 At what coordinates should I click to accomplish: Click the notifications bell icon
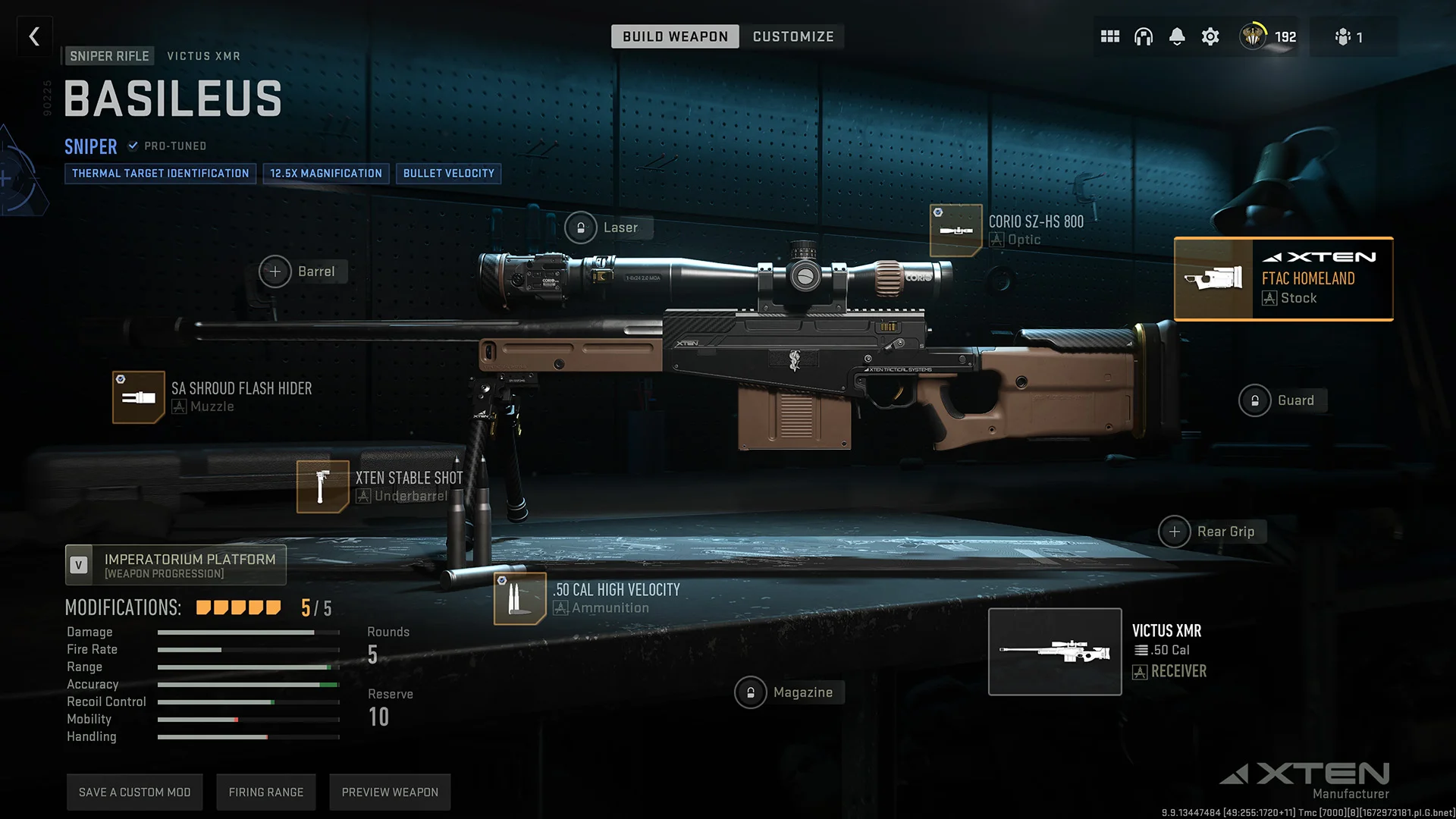click(x=1177, y=36)
